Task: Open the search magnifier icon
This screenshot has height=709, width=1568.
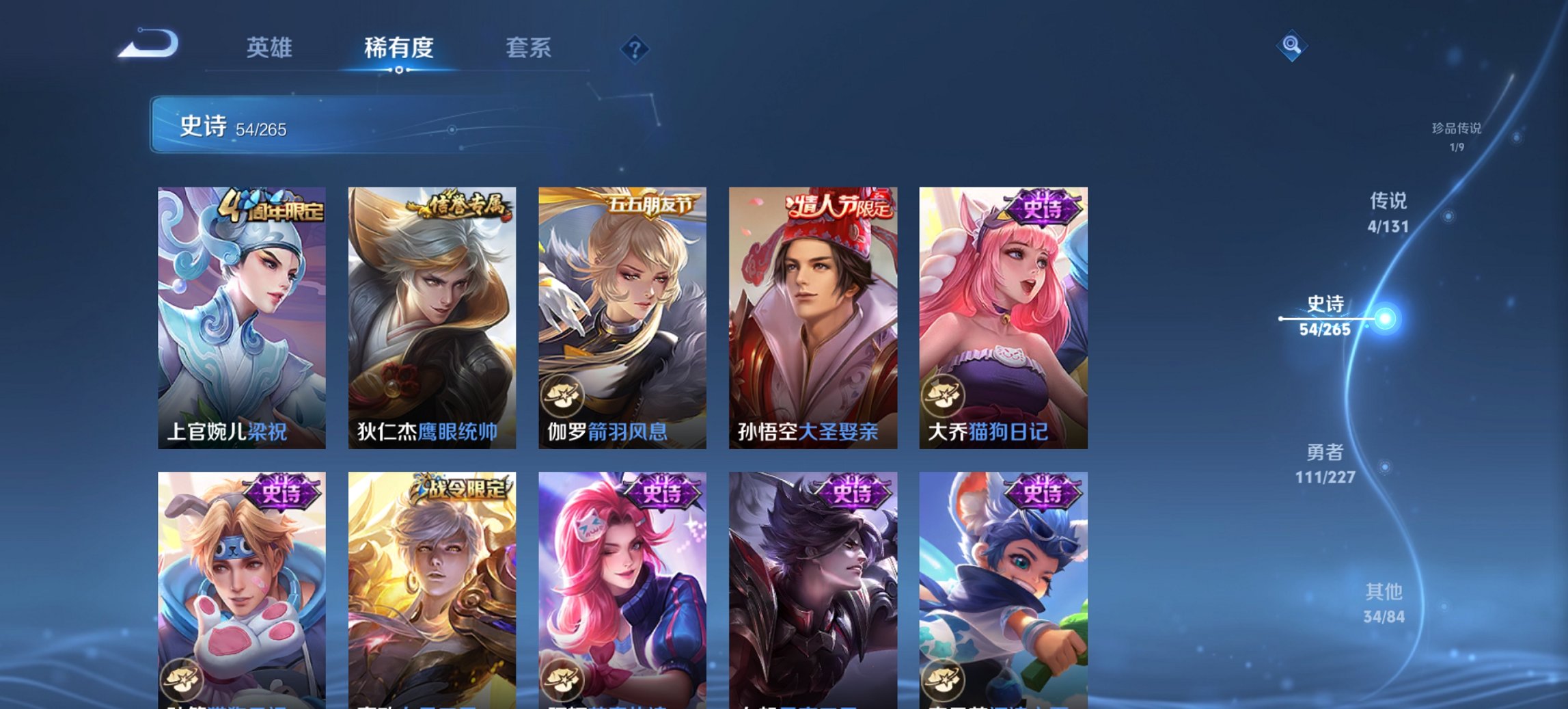Action: (1291, 46)
